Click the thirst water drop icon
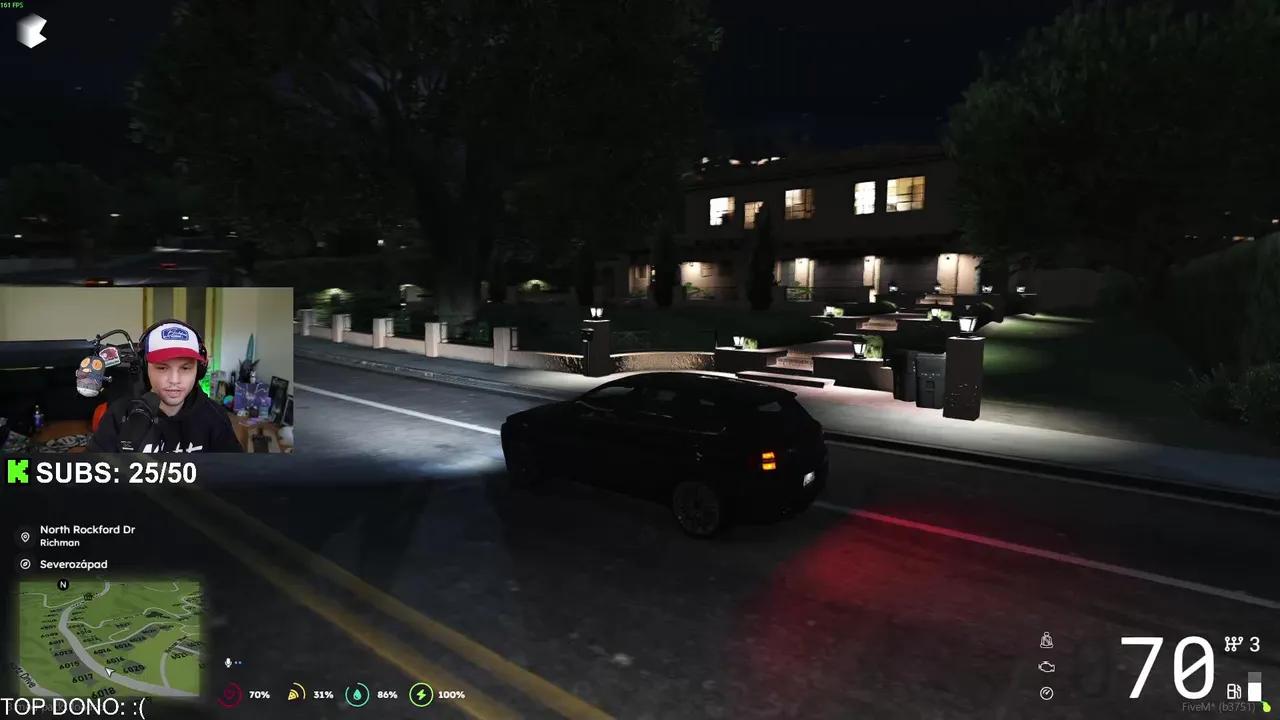The width and height of the screenshot is (1280, 720). 356,693
